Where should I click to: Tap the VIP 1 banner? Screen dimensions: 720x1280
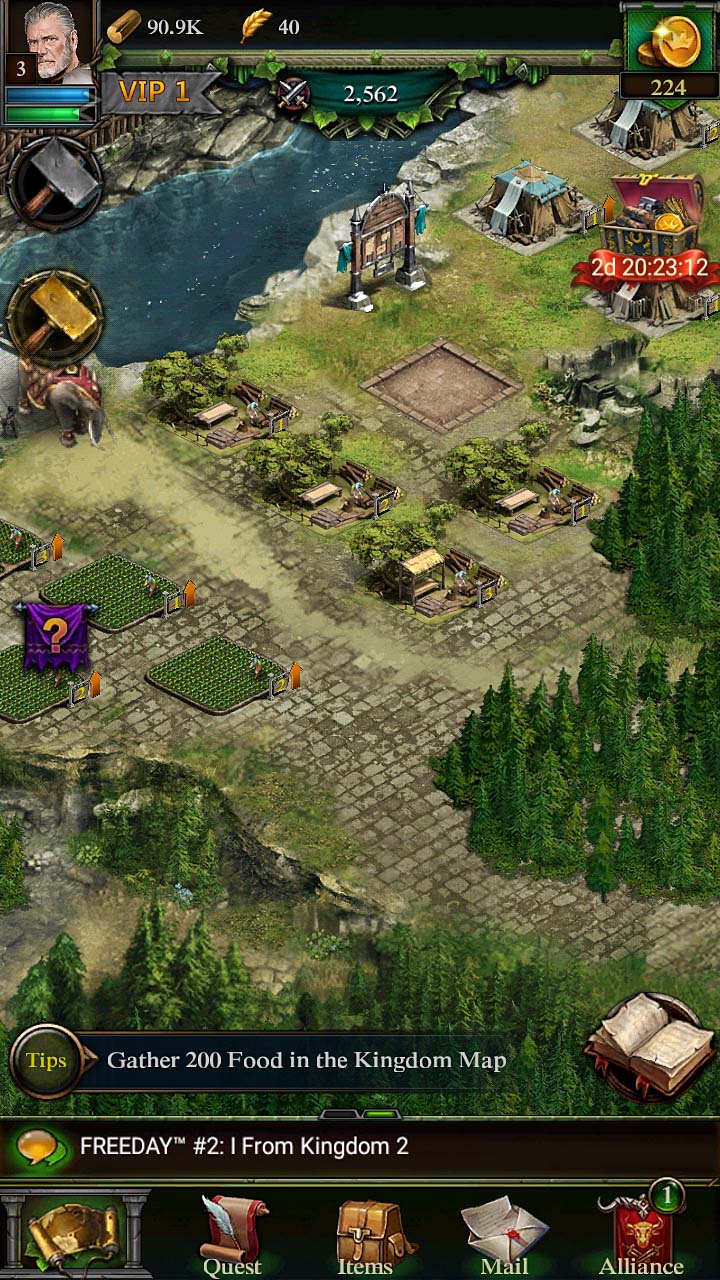click(155, 93)
